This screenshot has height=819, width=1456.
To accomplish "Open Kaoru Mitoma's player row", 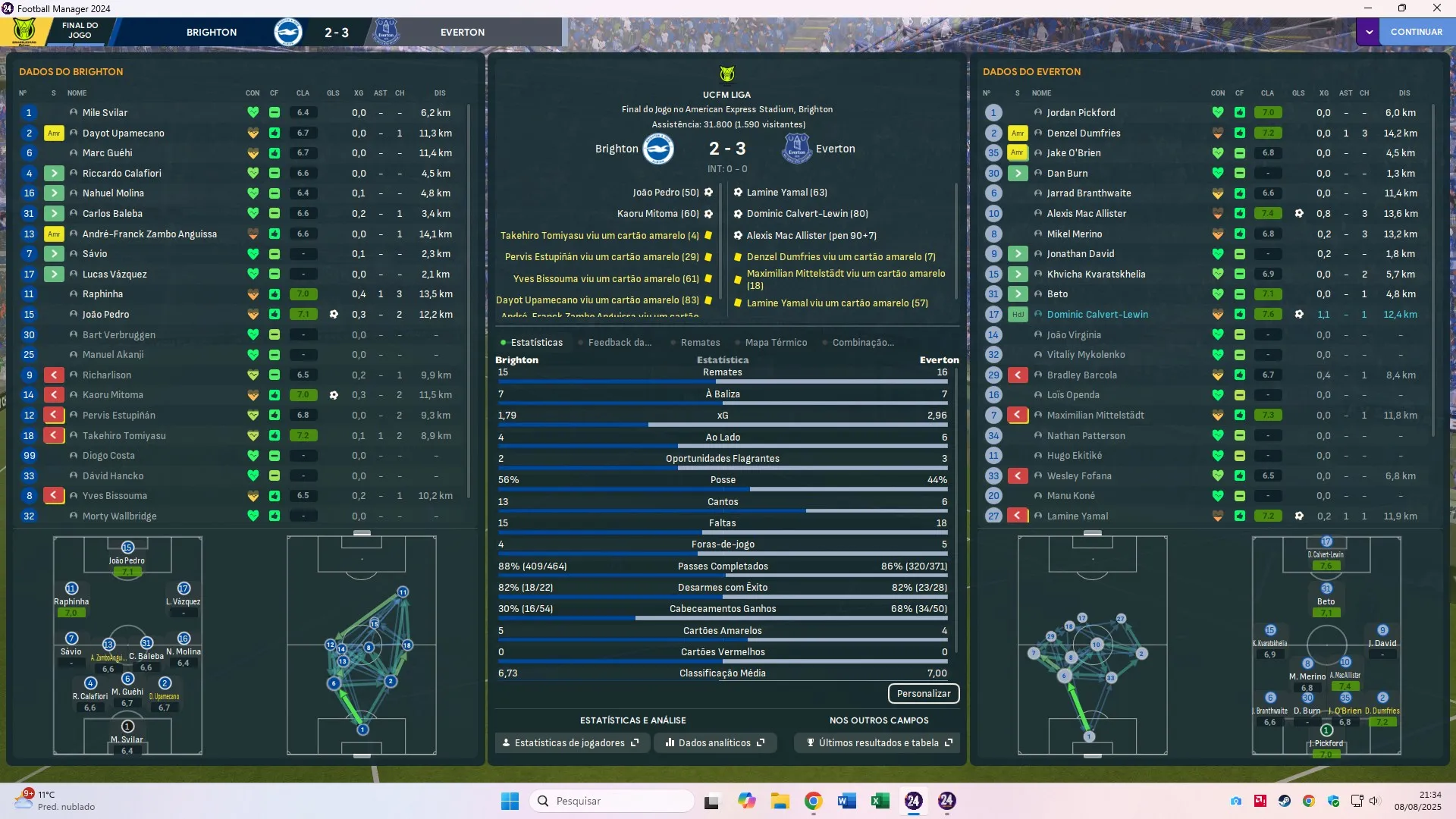I will point(112,395).
